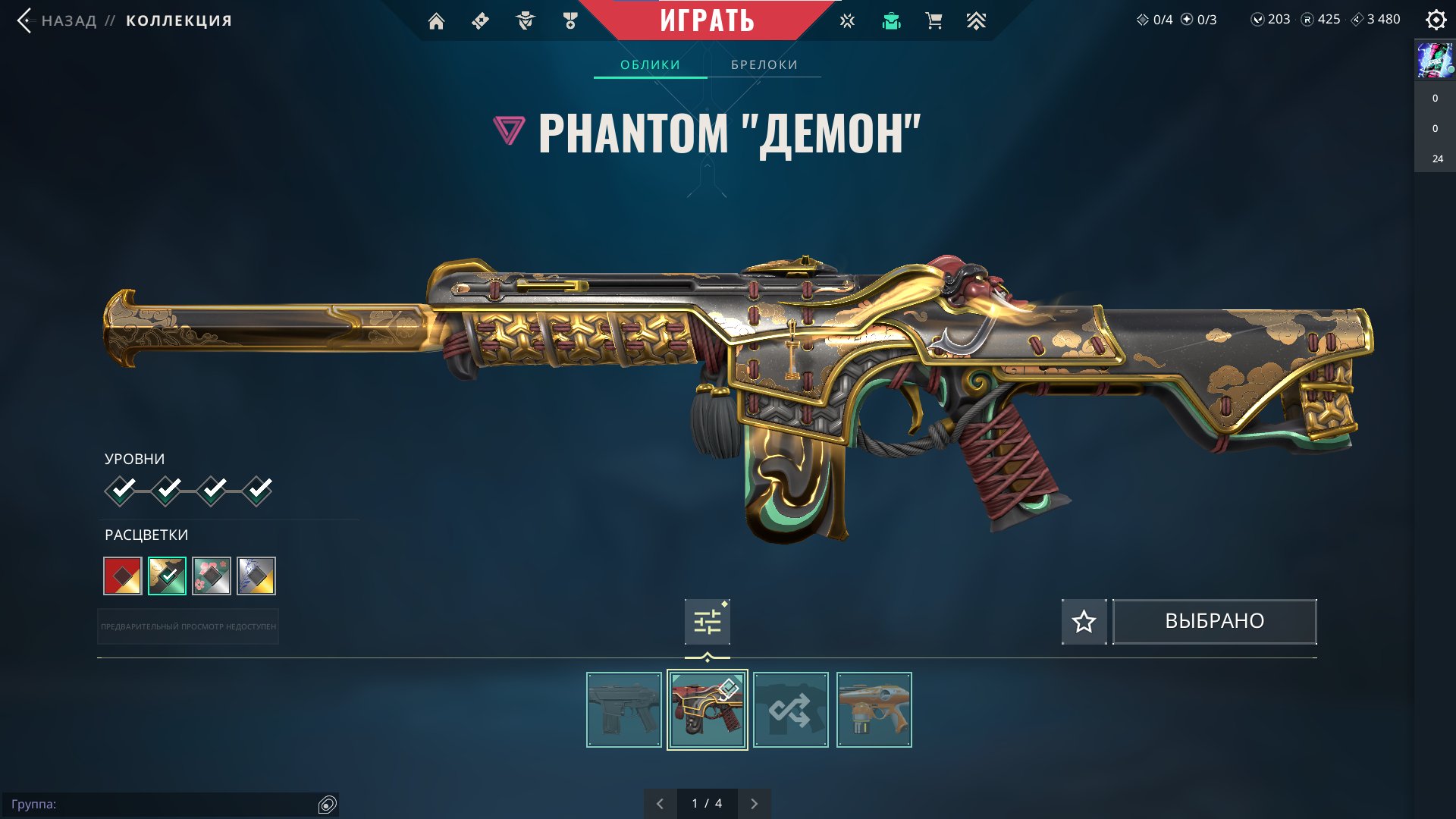The image size is (1456, 819).
Task: Switch to the БРЕЛОКИ tab
Action: point(764,65)
